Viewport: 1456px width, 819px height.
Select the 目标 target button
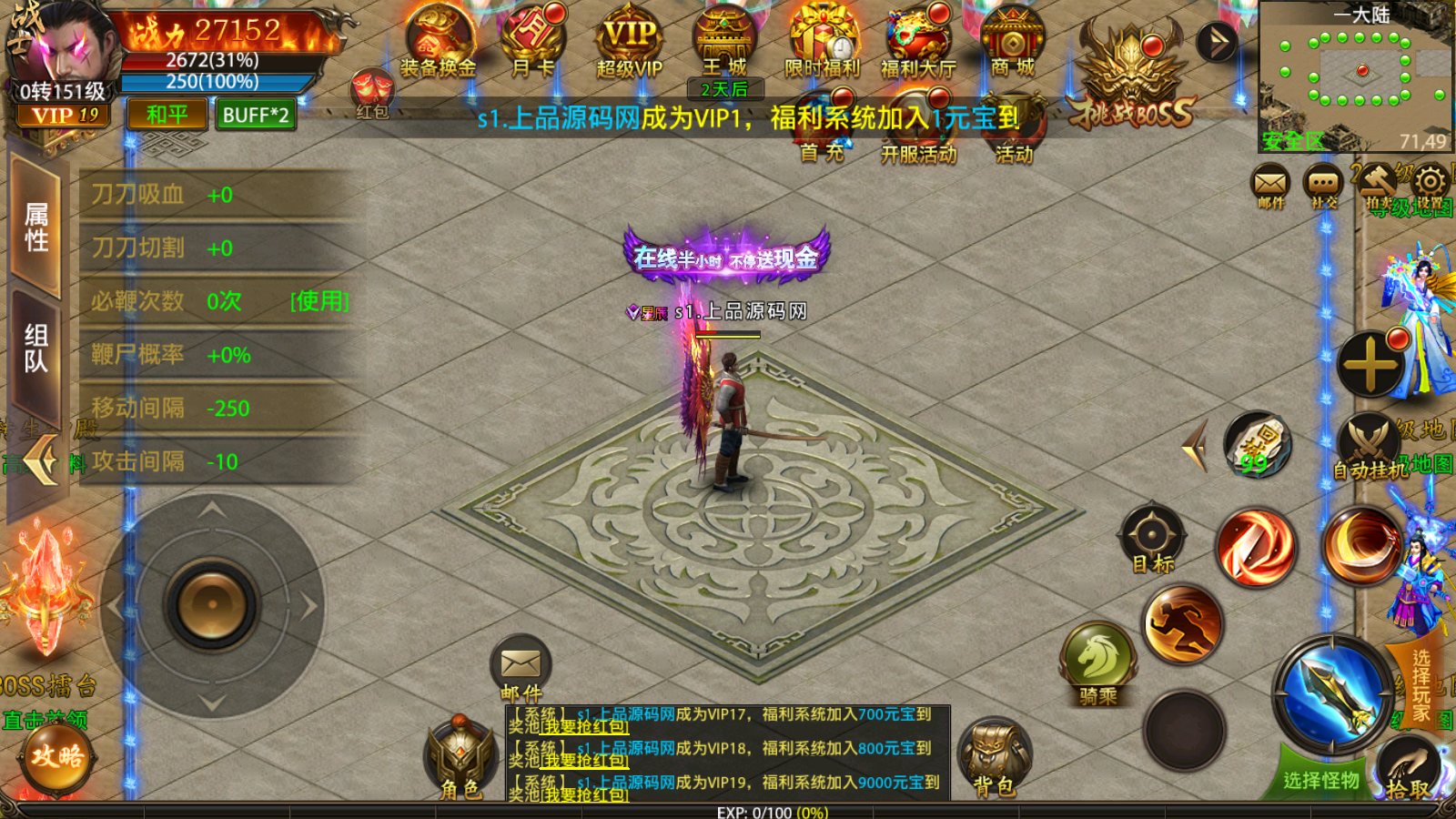tap(1152, 537)
